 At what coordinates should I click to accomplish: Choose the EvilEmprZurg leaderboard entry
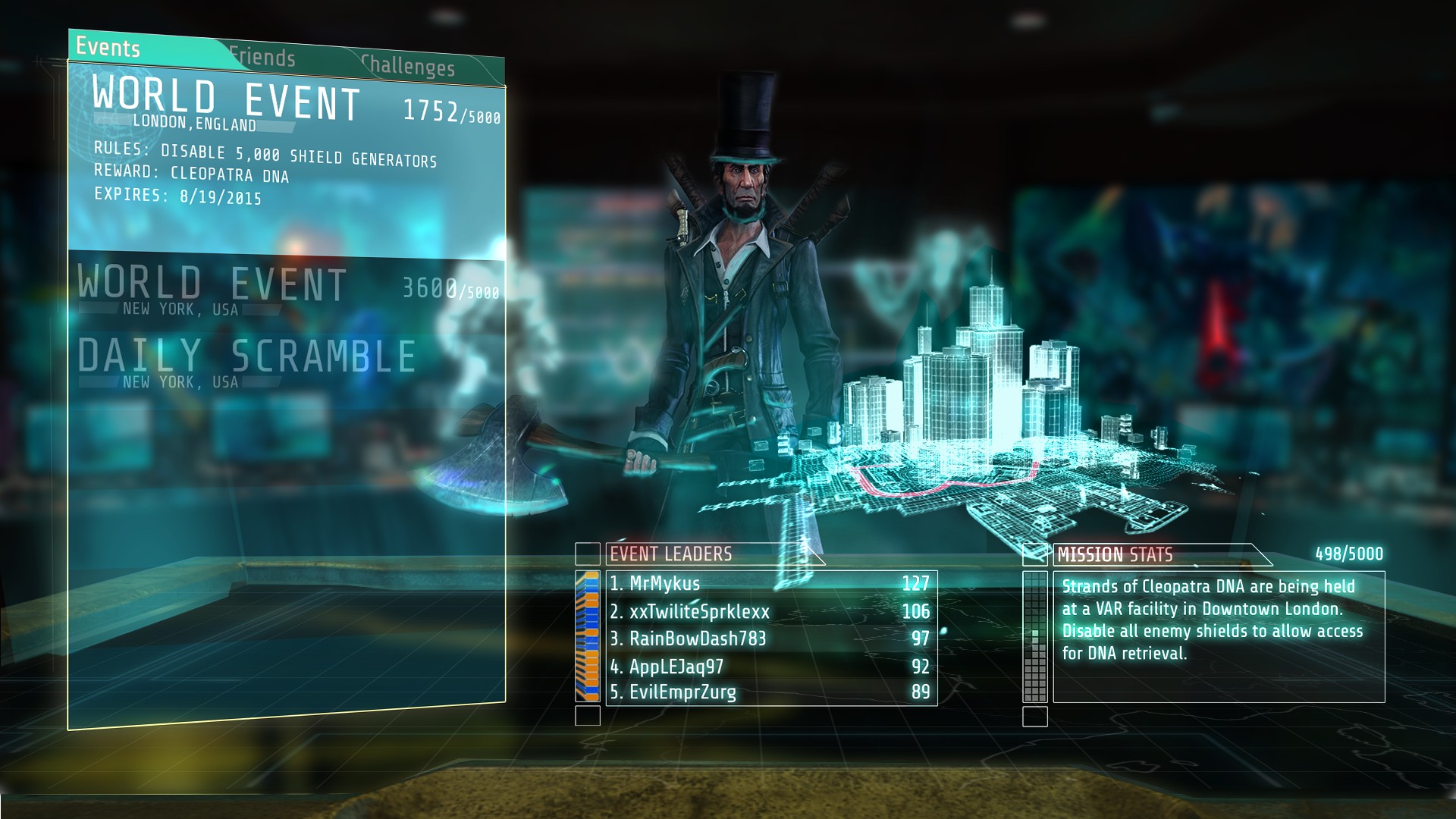(771, 692)
